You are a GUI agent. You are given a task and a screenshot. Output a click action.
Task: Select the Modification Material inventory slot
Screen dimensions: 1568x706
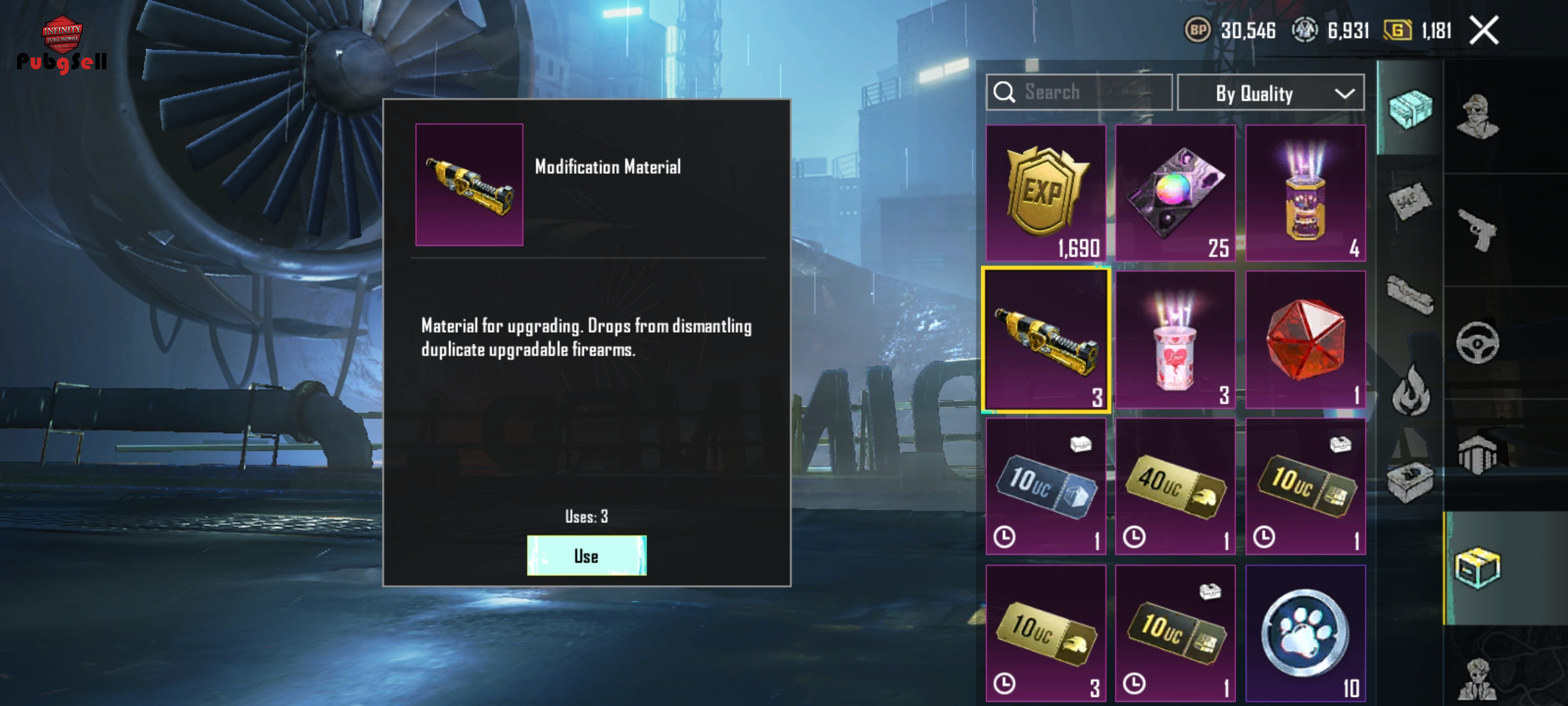pos(1045,340)
